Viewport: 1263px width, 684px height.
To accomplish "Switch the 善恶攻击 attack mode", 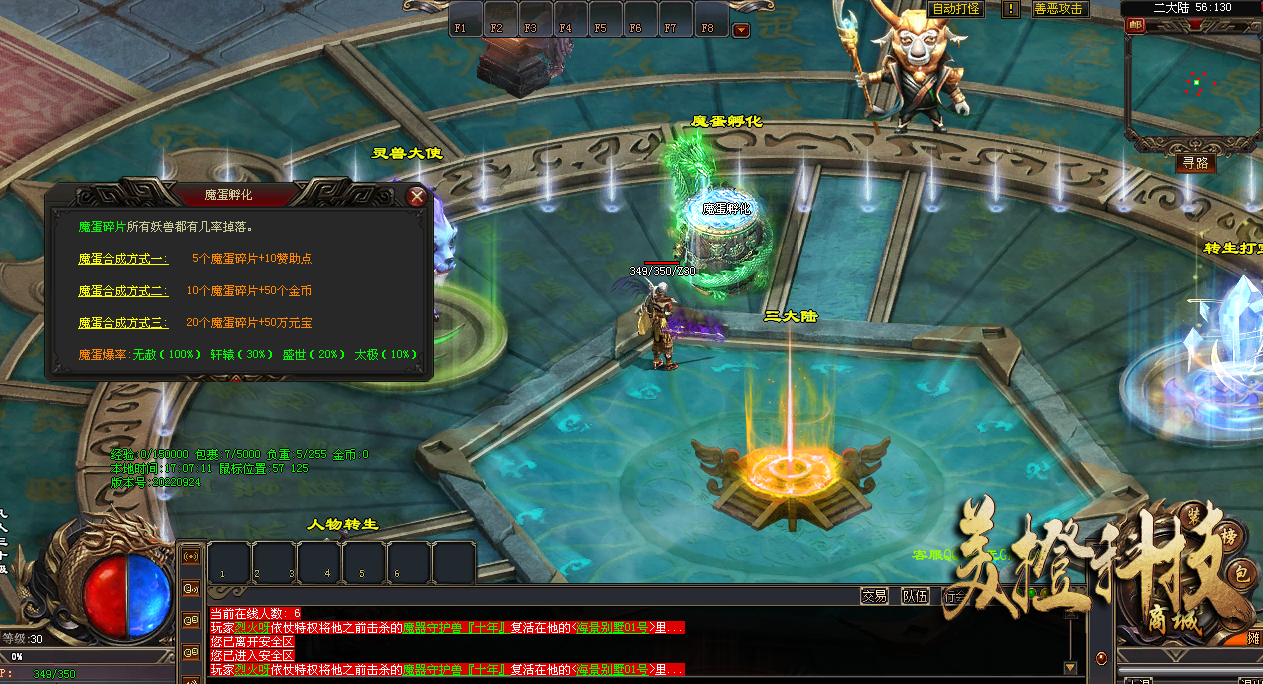I will 1060,9.
